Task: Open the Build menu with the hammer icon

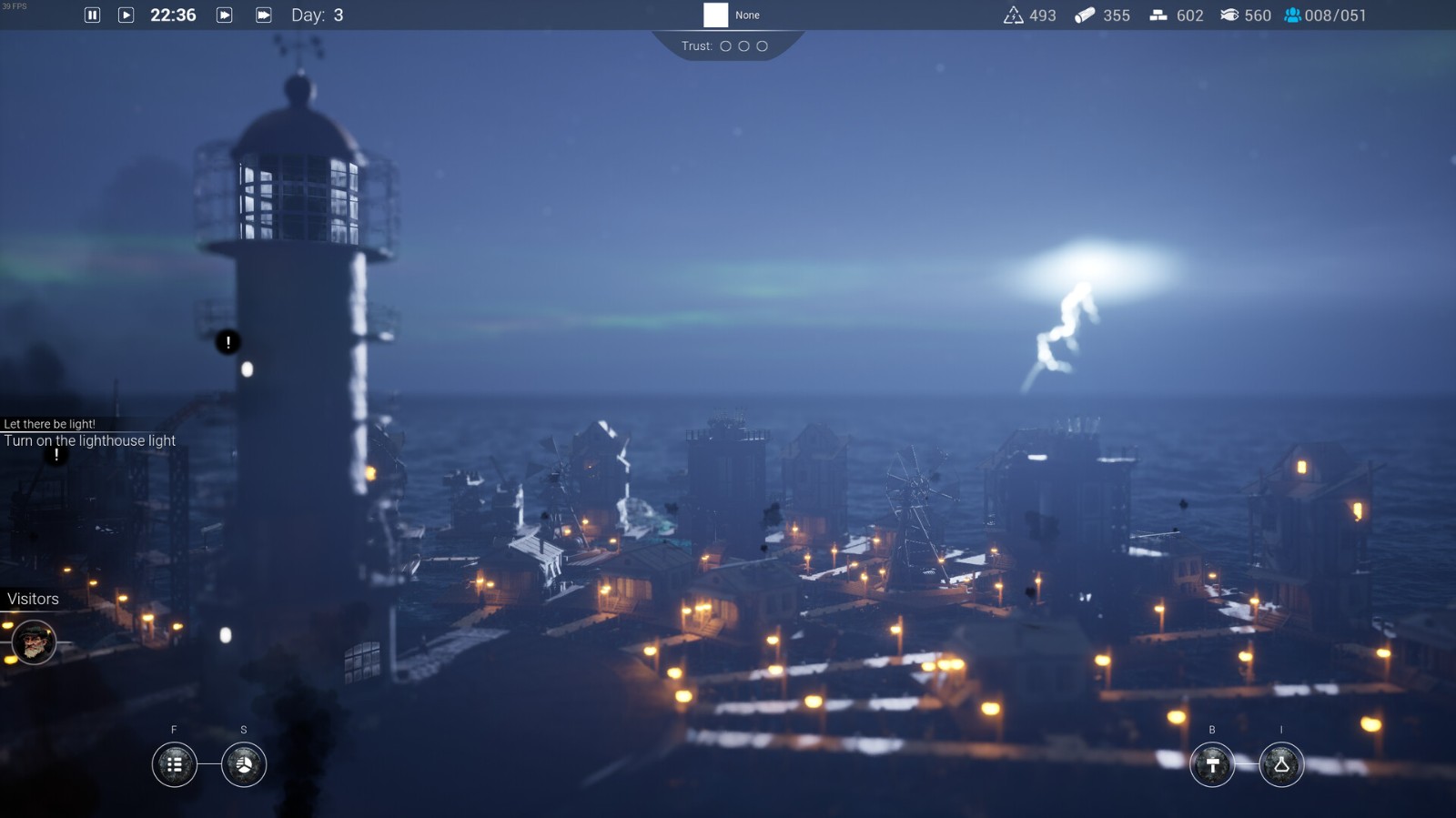Action: [x=1211, y=765]
